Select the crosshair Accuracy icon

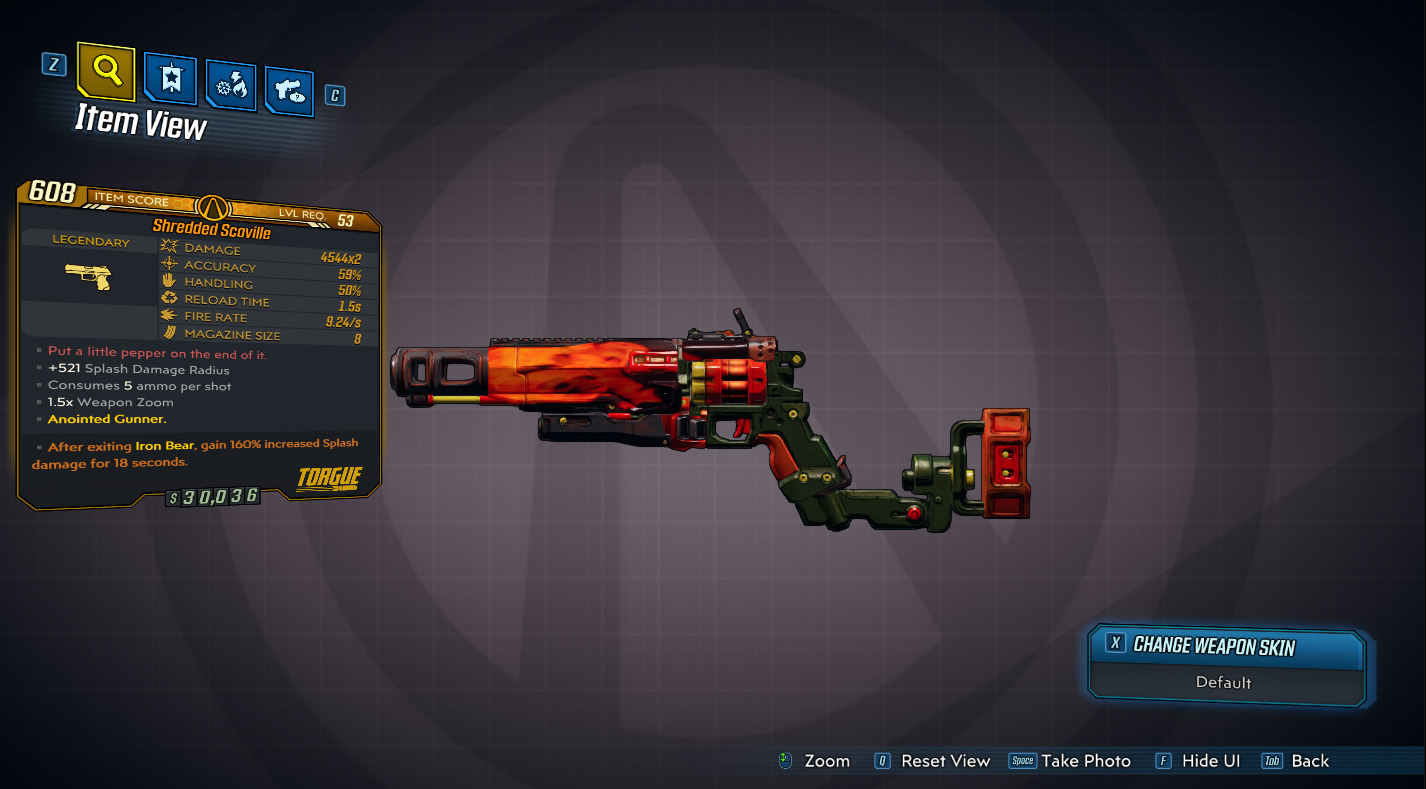click(x=167, y=264)
